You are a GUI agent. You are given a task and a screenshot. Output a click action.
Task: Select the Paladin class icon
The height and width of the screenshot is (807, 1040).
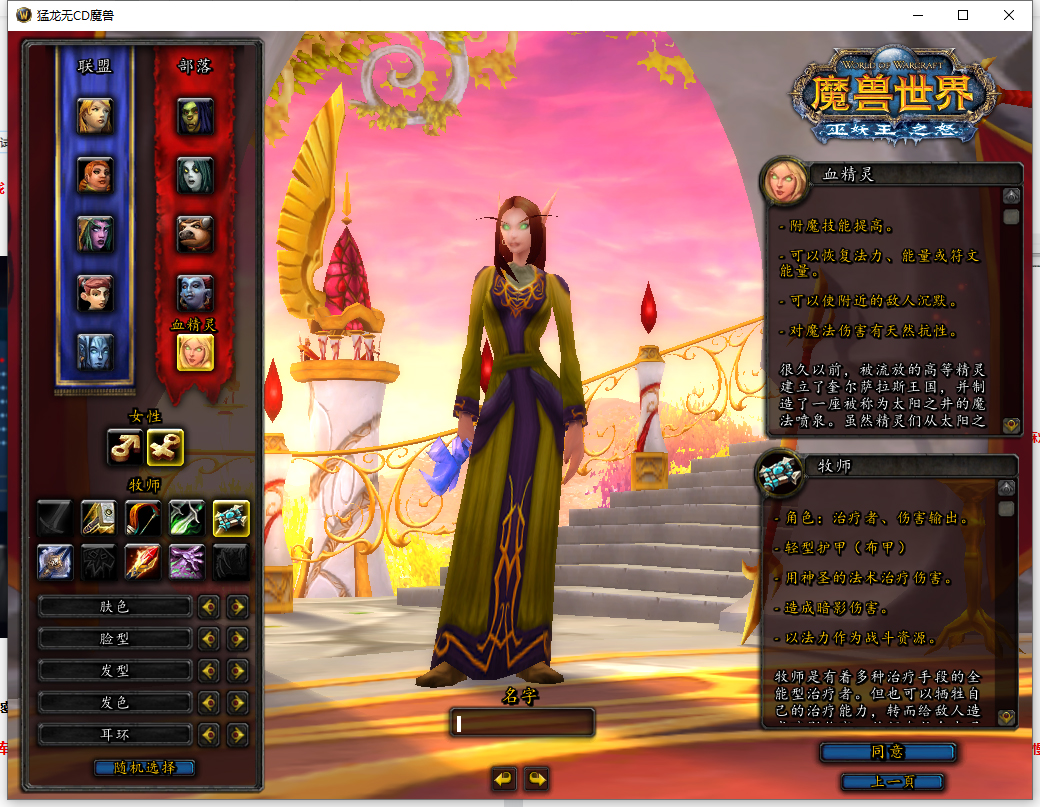pos(99,518)
